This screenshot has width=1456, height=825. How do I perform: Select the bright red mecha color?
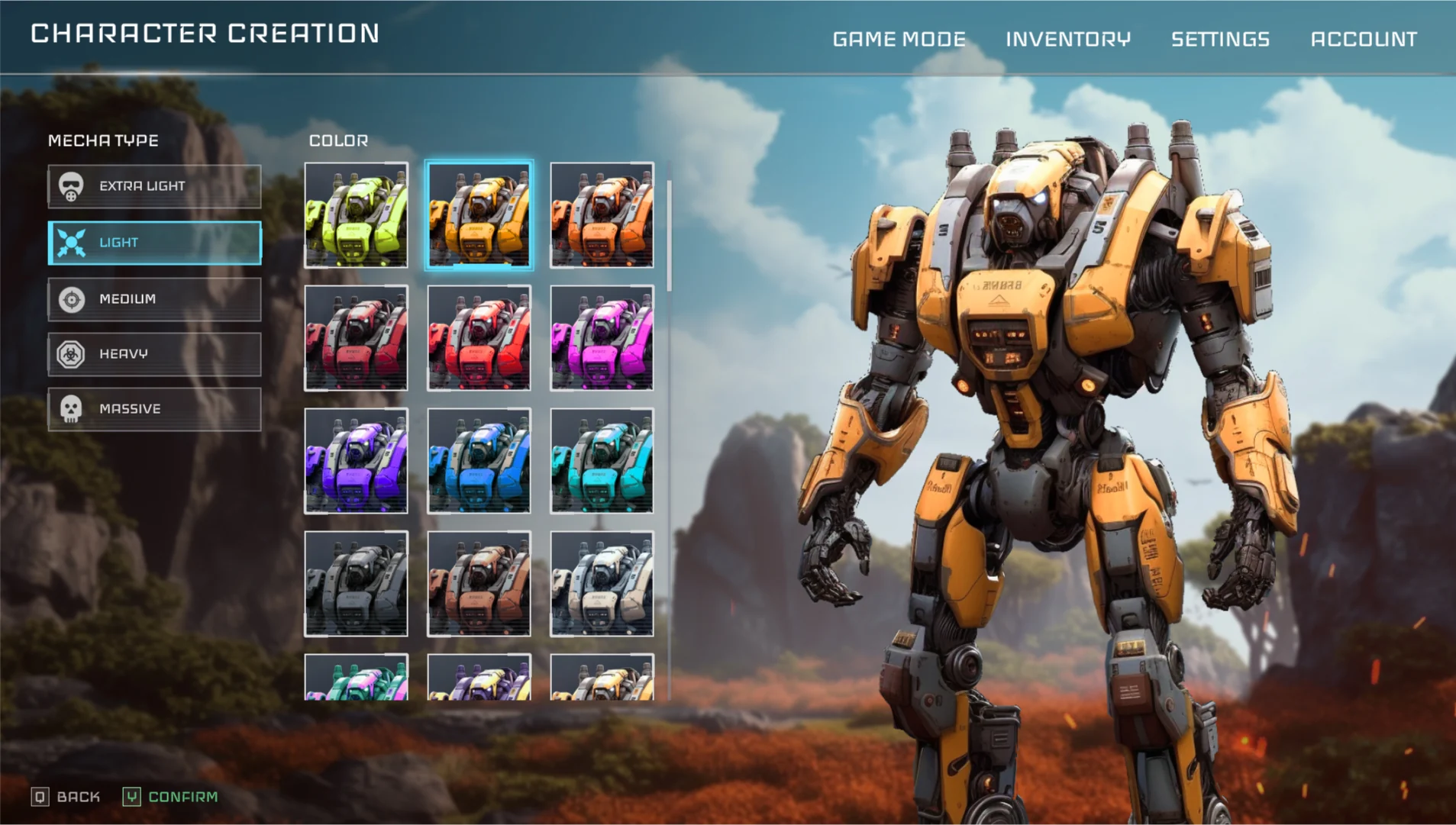click(479, 338)
